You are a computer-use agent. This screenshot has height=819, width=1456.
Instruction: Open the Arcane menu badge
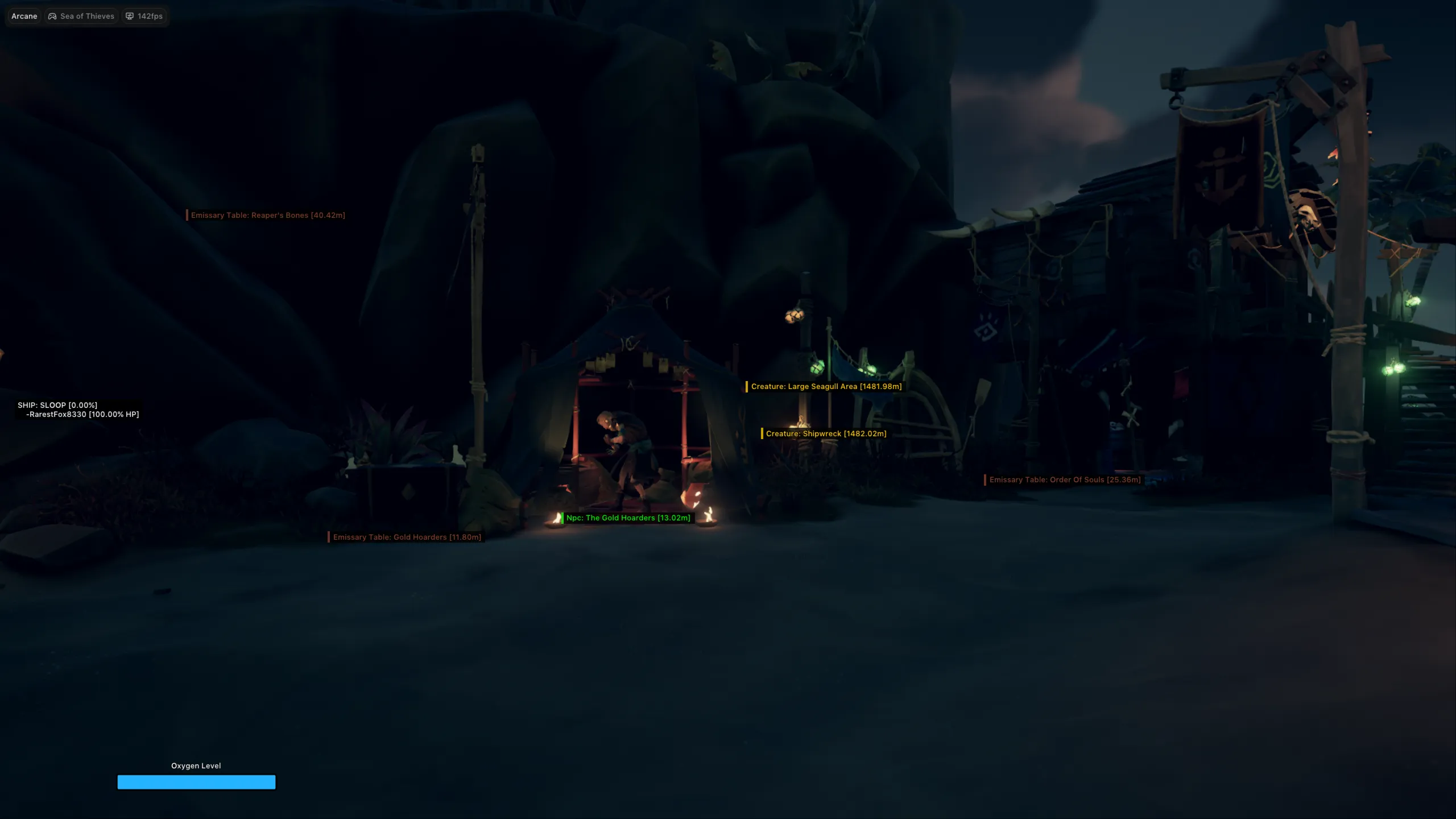pyautogui.click(x=23, y=16)
